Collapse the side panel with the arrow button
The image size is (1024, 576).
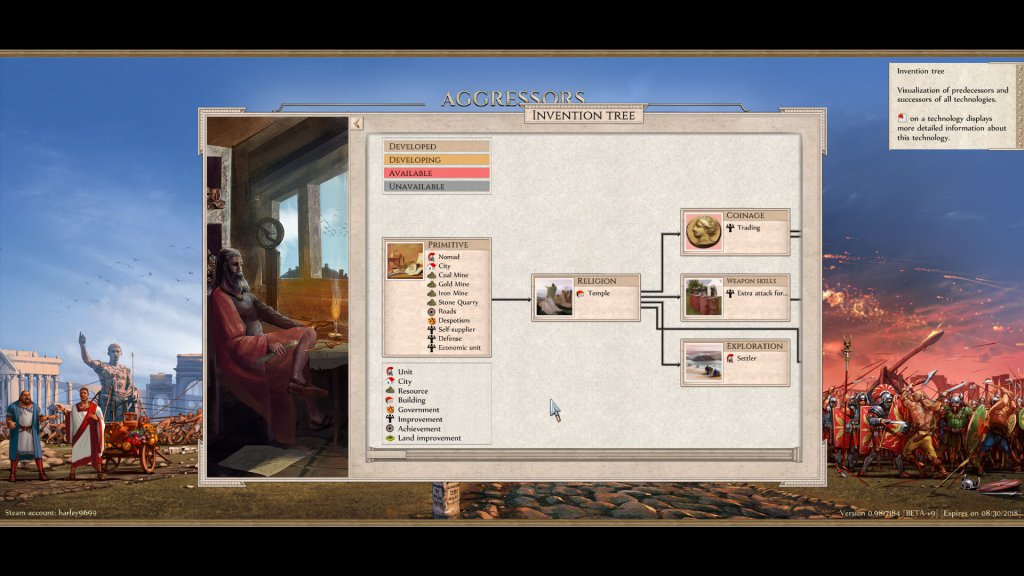357,123
